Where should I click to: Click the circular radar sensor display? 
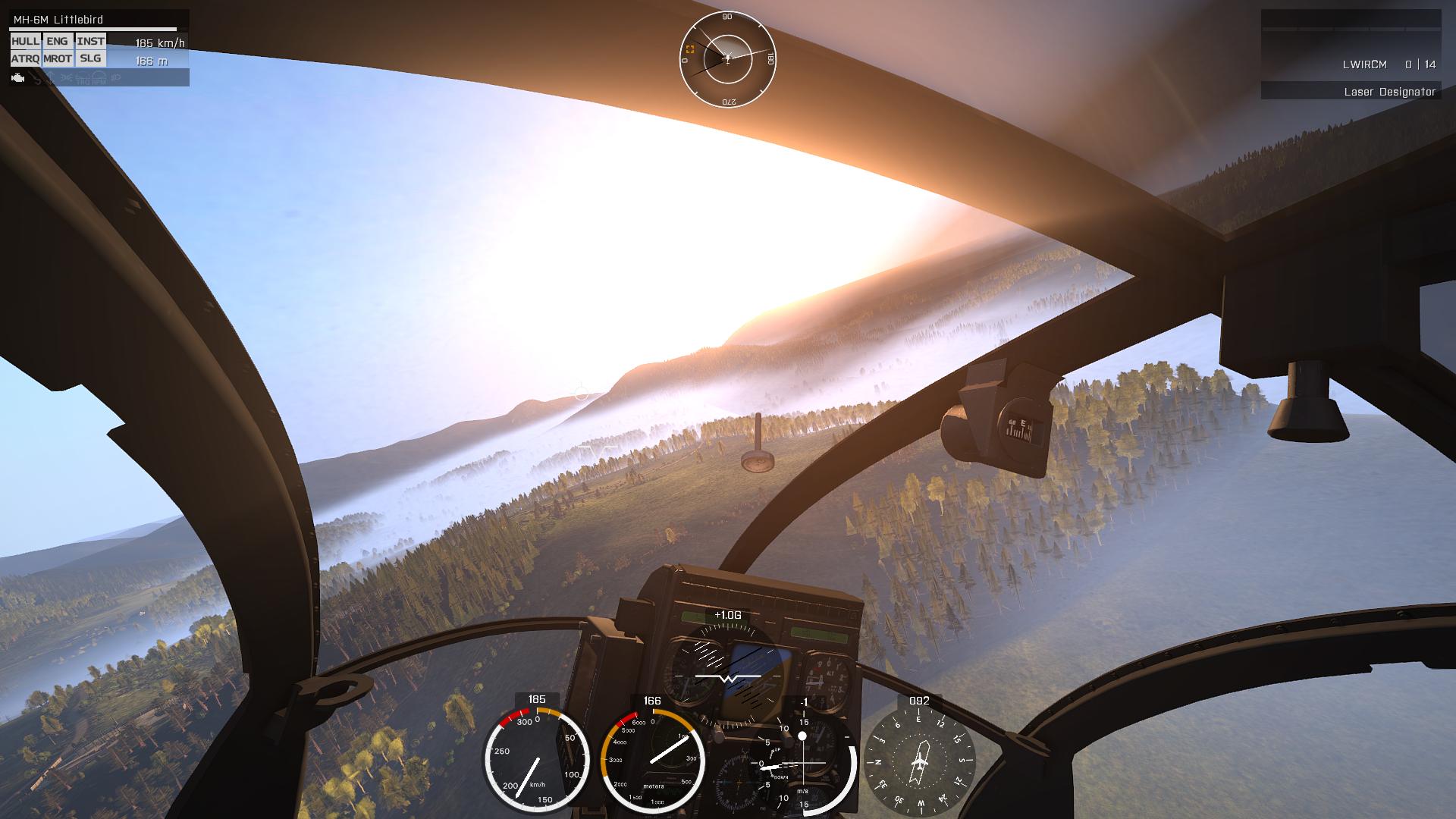[x=727, y=58]
